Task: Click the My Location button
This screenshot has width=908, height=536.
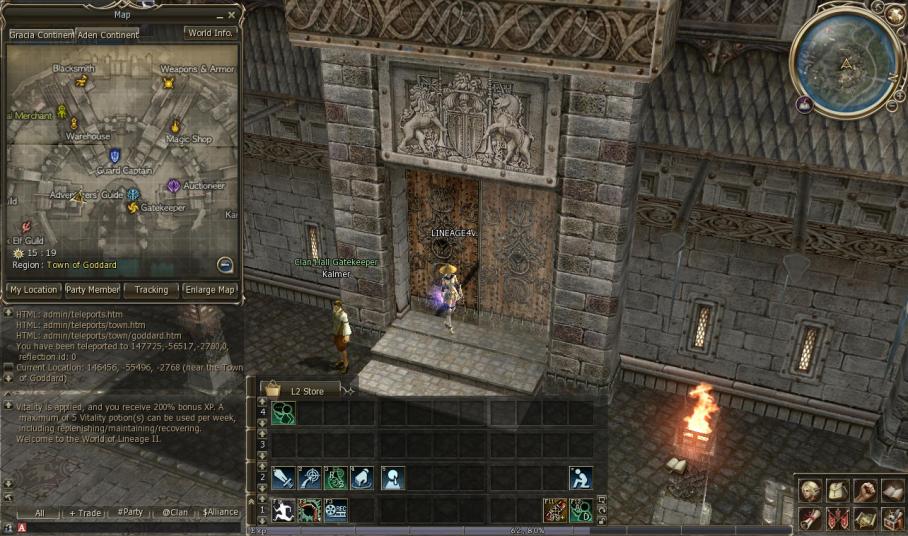Action: coord(33,290)
